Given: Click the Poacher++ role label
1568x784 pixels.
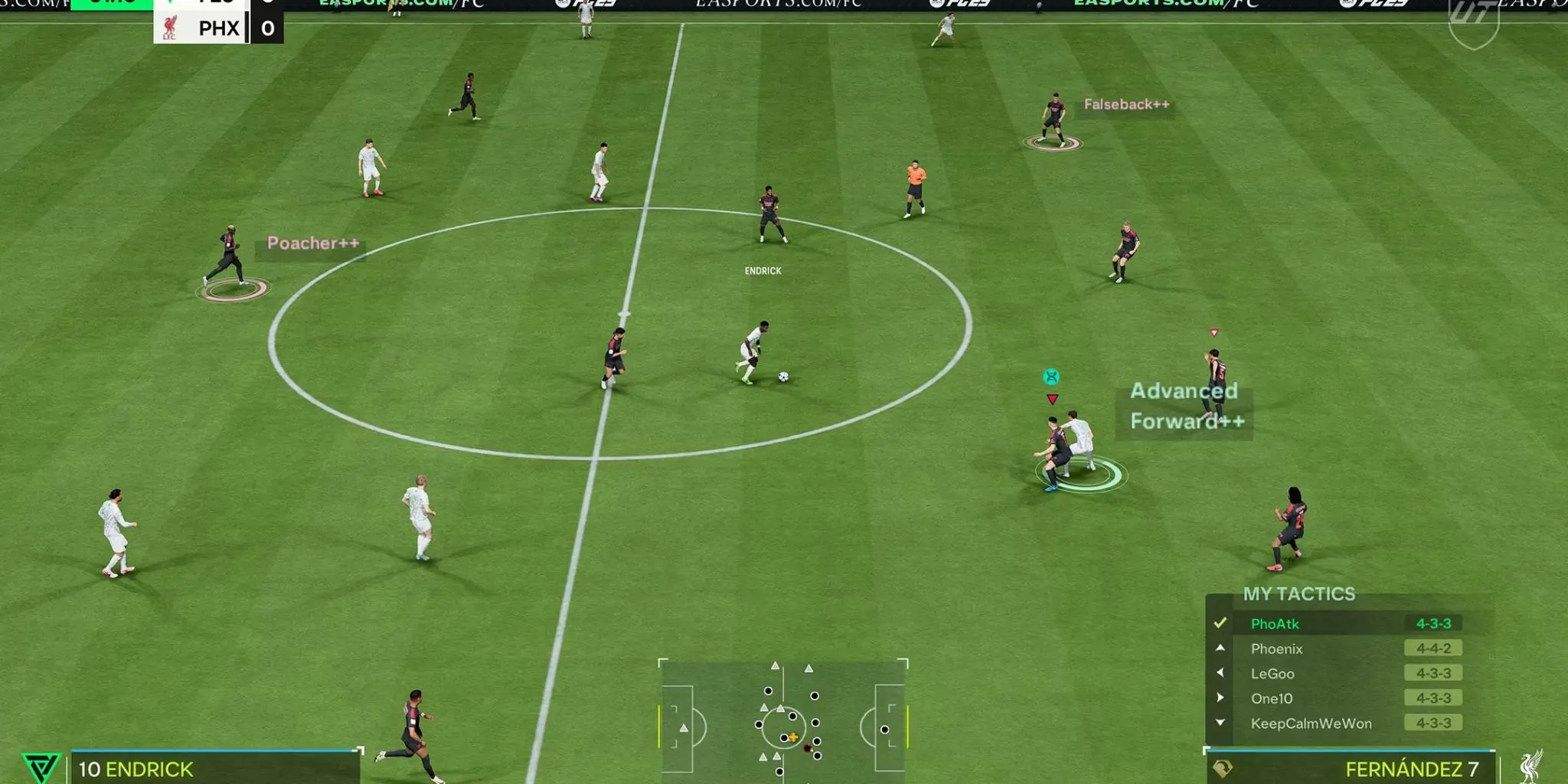Looking at the screenshot, I should 312,243.
